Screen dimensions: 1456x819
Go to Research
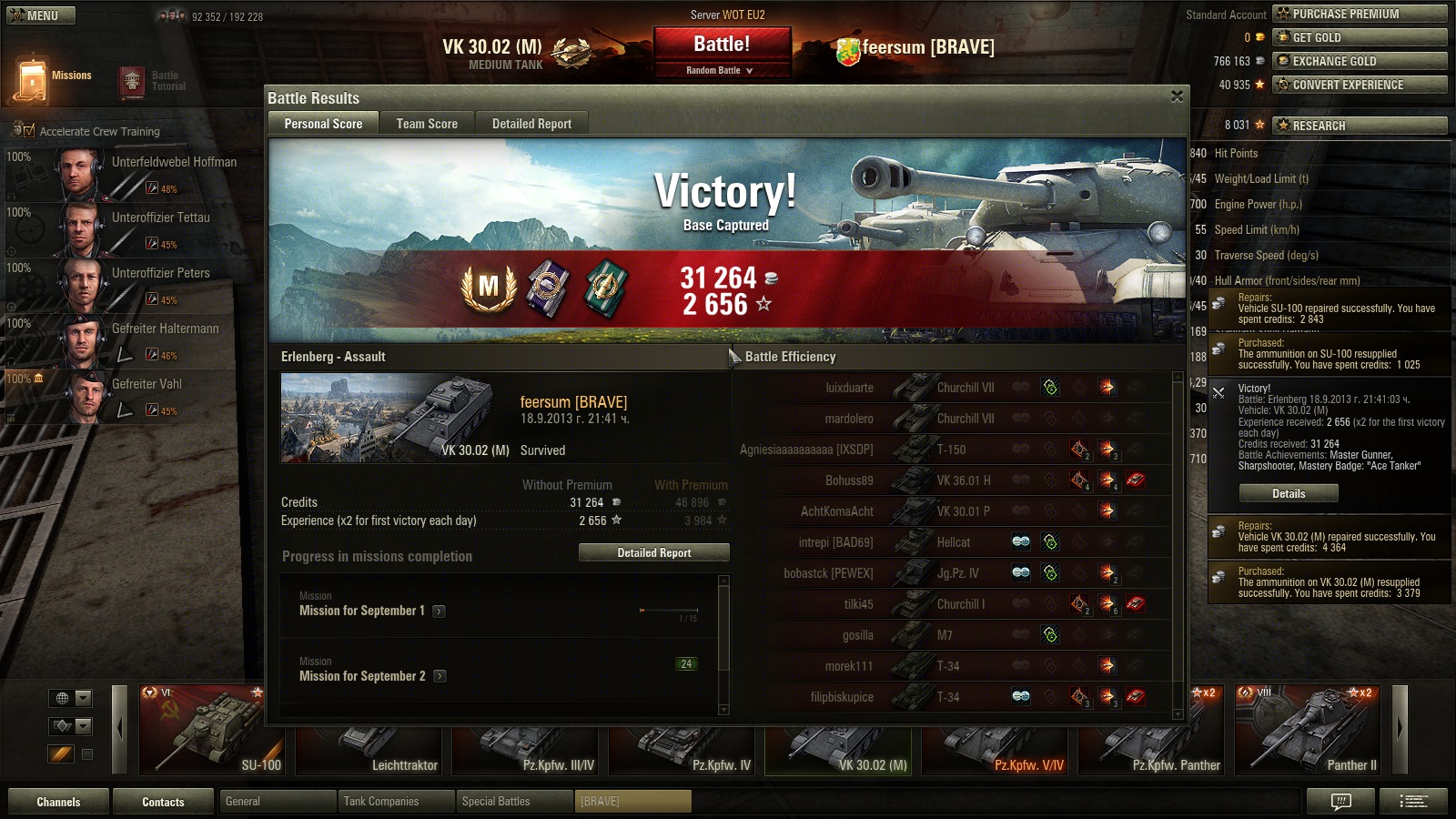pos(1359,126)
